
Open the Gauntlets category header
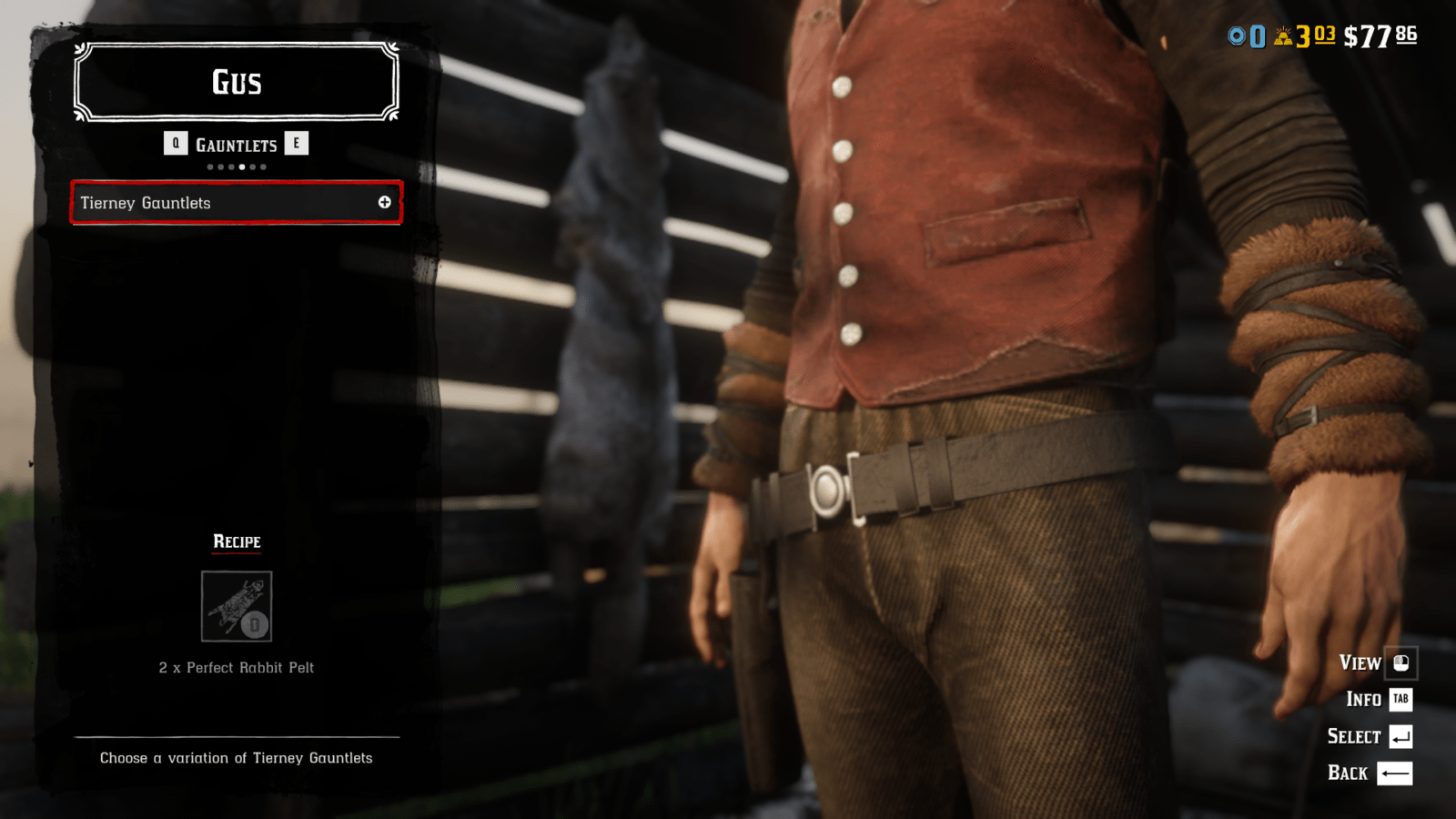[x=236, y=145]
